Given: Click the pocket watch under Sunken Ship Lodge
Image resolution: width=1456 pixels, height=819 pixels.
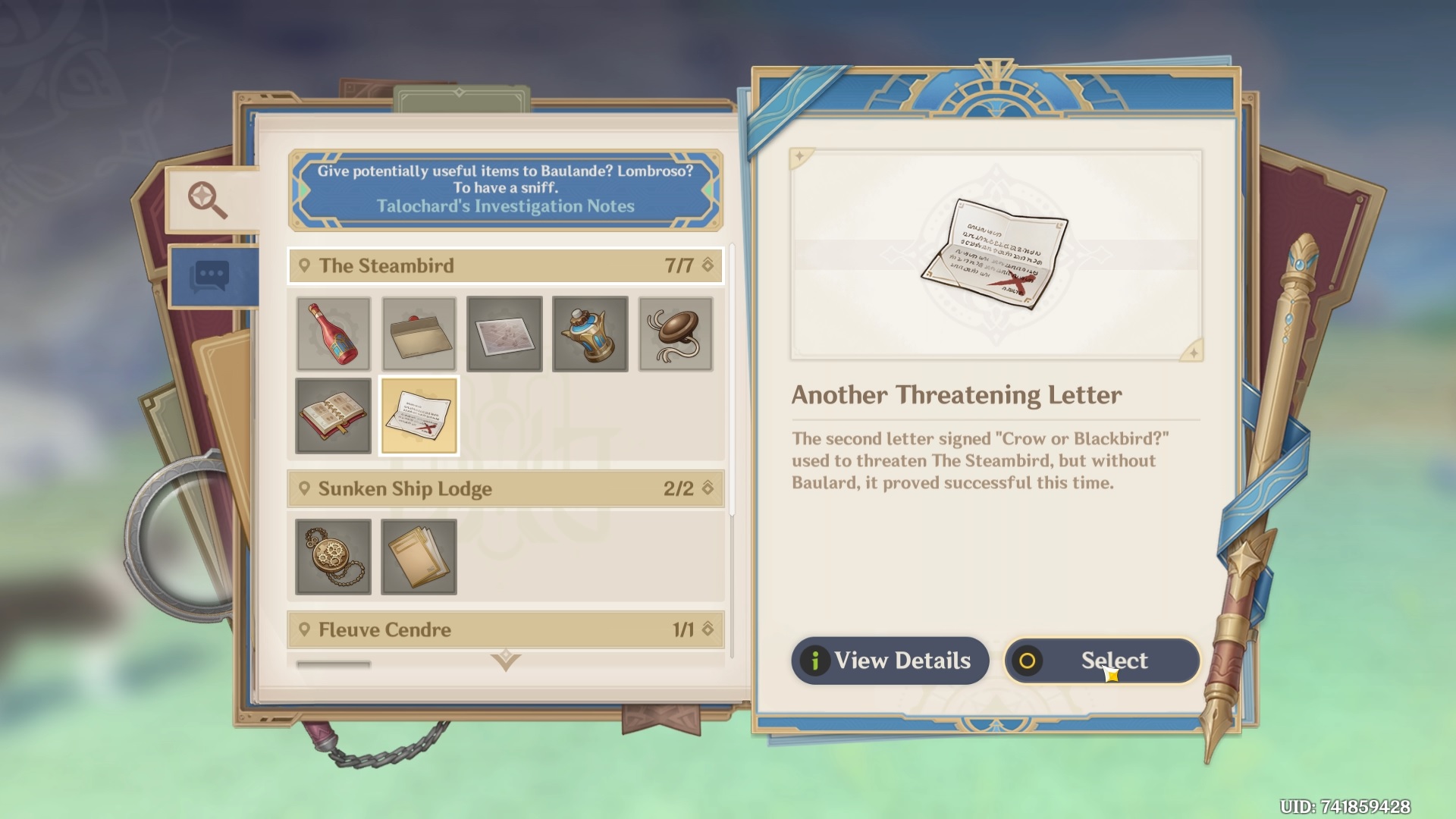Looking at the screenshot, I should 333,556.
